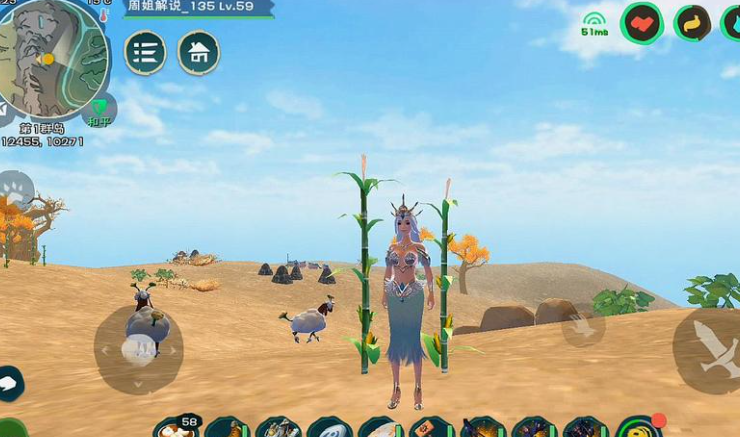Screen dimensions: 740x437
Task: Open the list menu button
Action: [146, 53]
